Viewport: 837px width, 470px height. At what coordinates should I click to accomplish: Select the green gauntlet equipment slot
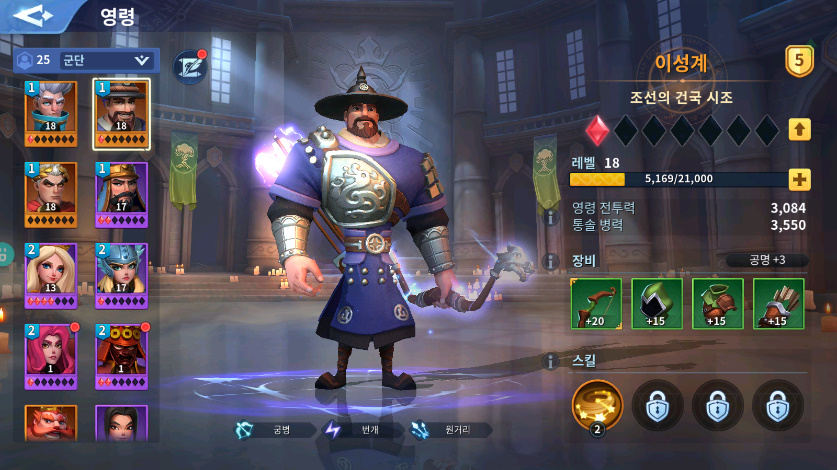coord(717,303)
